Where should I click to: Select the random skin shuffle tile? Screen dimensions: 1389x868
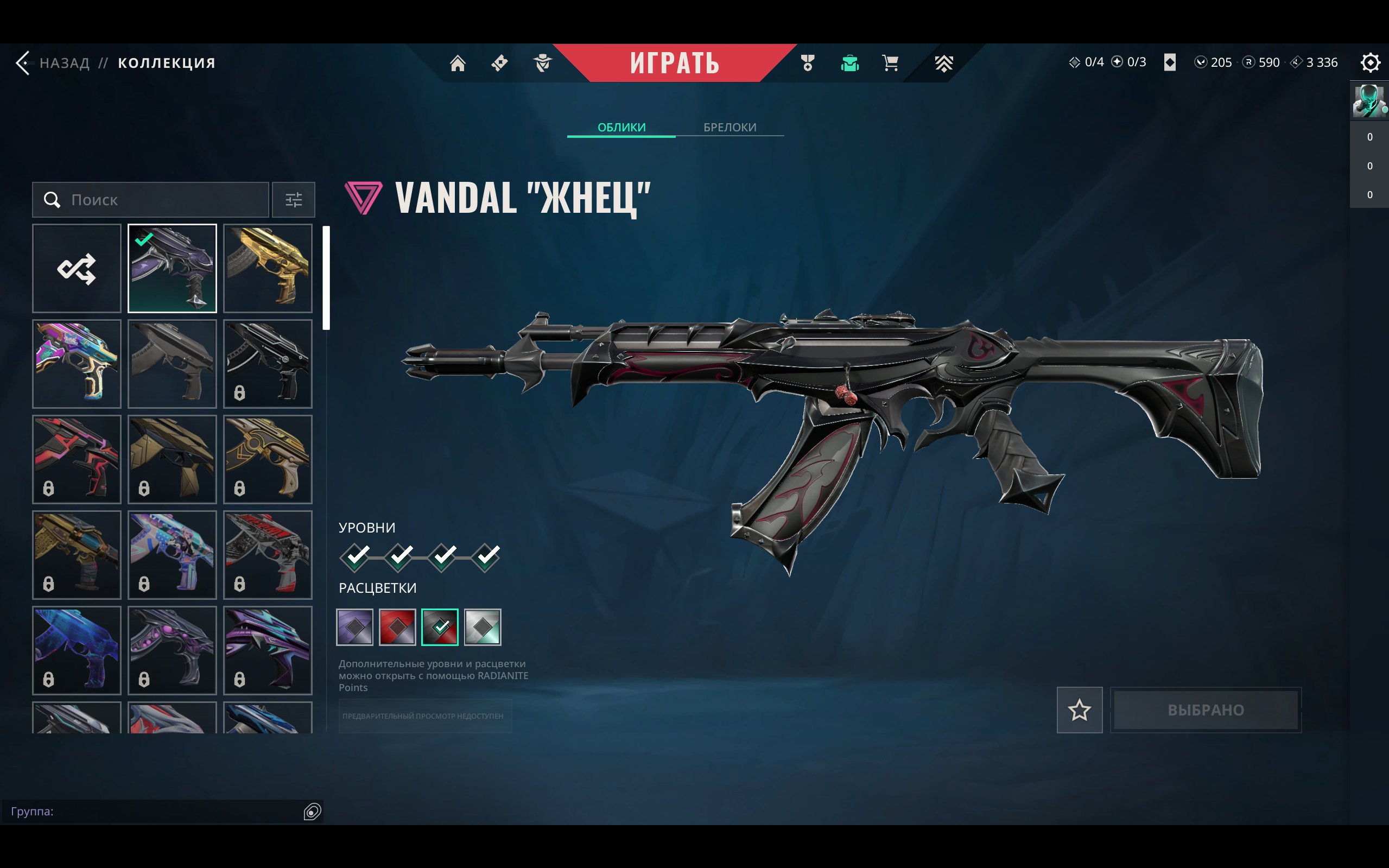tap(77, 268)
